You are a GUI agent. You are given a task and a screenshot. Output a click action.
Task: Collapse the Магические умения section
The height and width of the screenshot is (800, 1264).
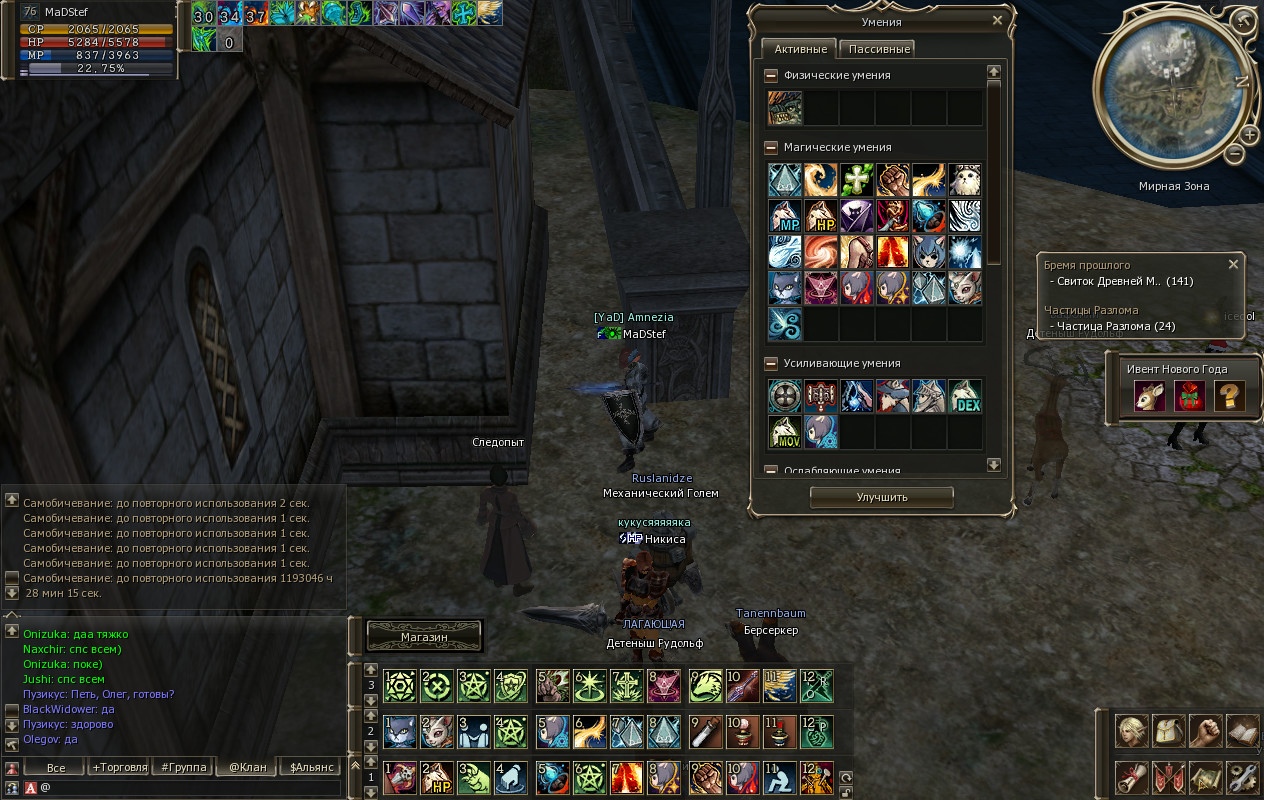(771, 147)
